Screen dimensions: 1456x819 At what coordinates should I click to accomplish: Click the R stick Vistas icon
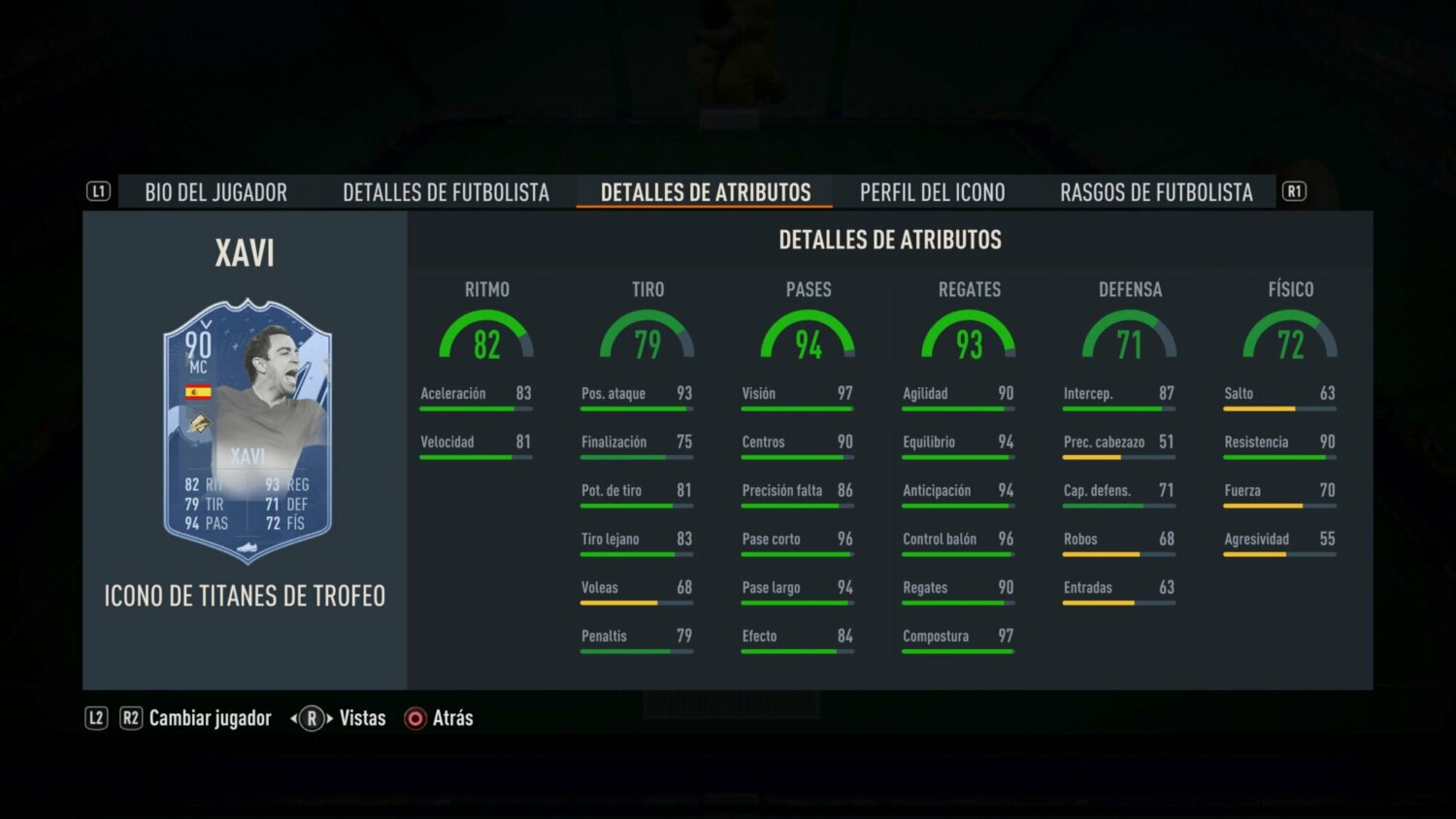(x=312, y=718)
